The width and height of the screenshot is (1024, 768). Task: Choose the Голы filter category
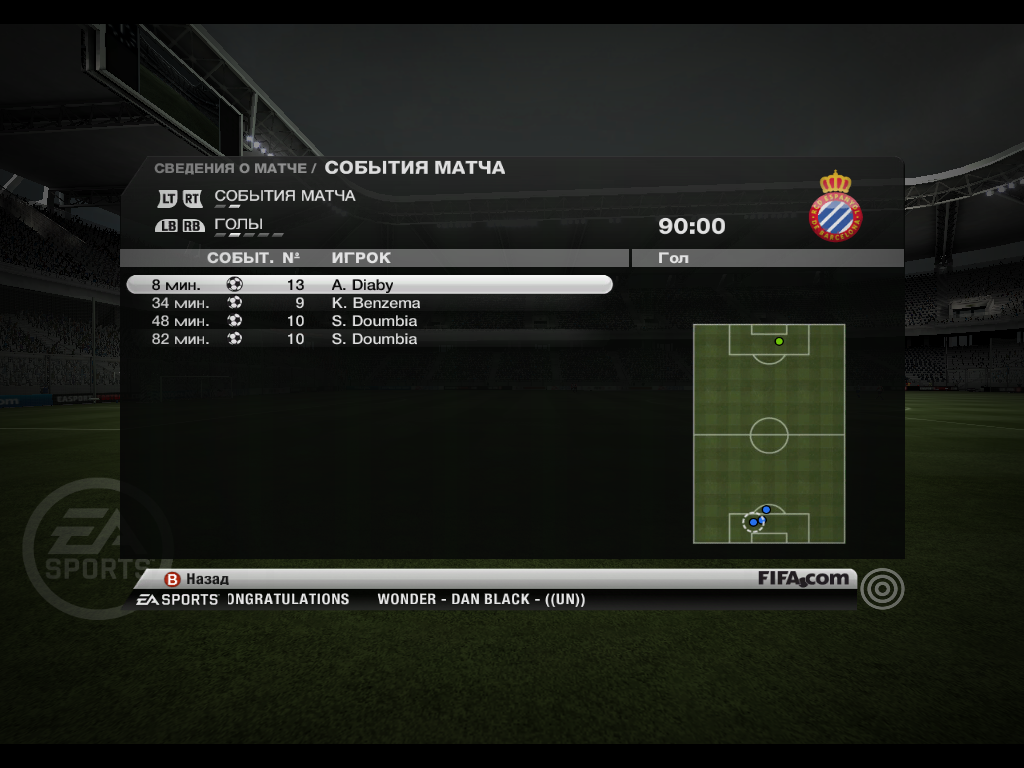(x=239, y=224)
